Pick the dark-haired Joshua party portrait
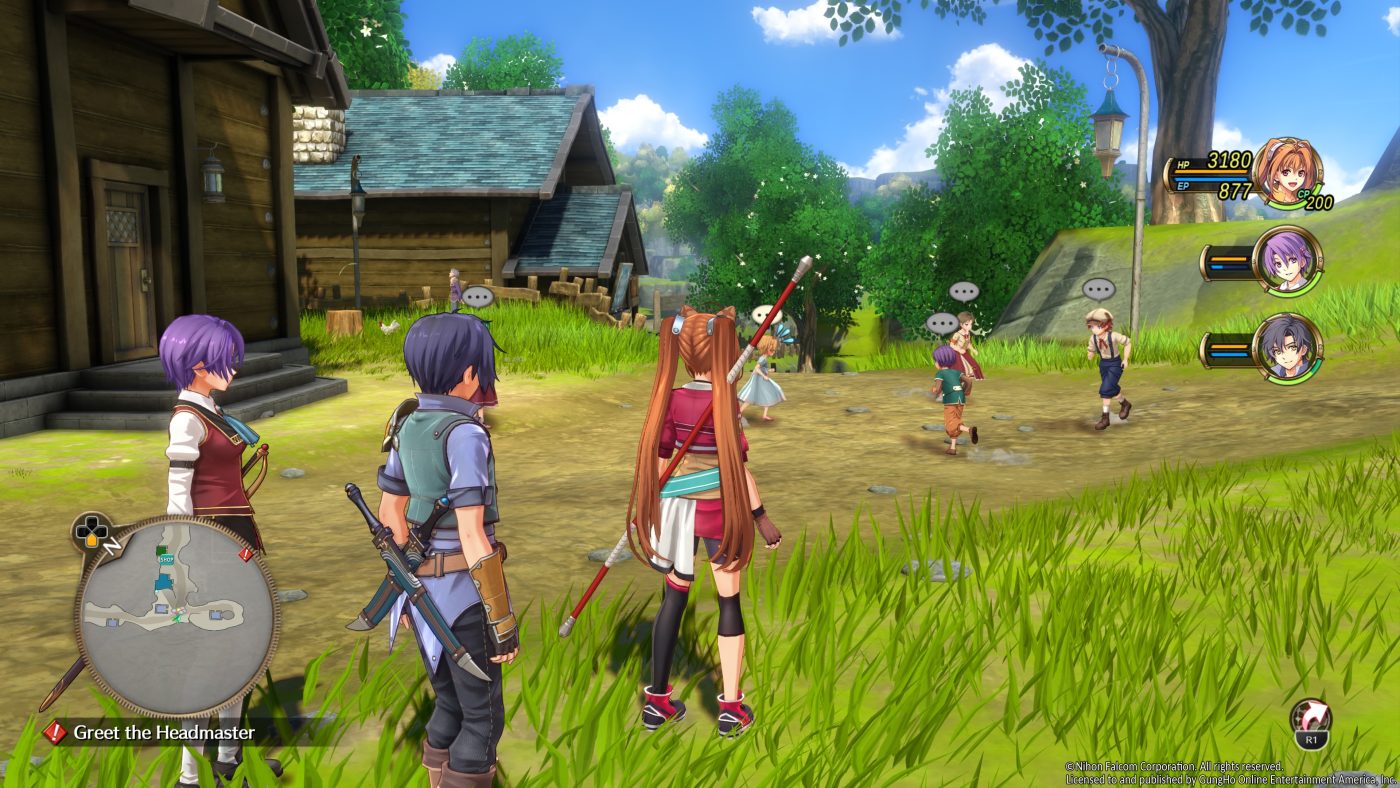This screenshot has width=1400, height=788. (x=1287, y=348)
